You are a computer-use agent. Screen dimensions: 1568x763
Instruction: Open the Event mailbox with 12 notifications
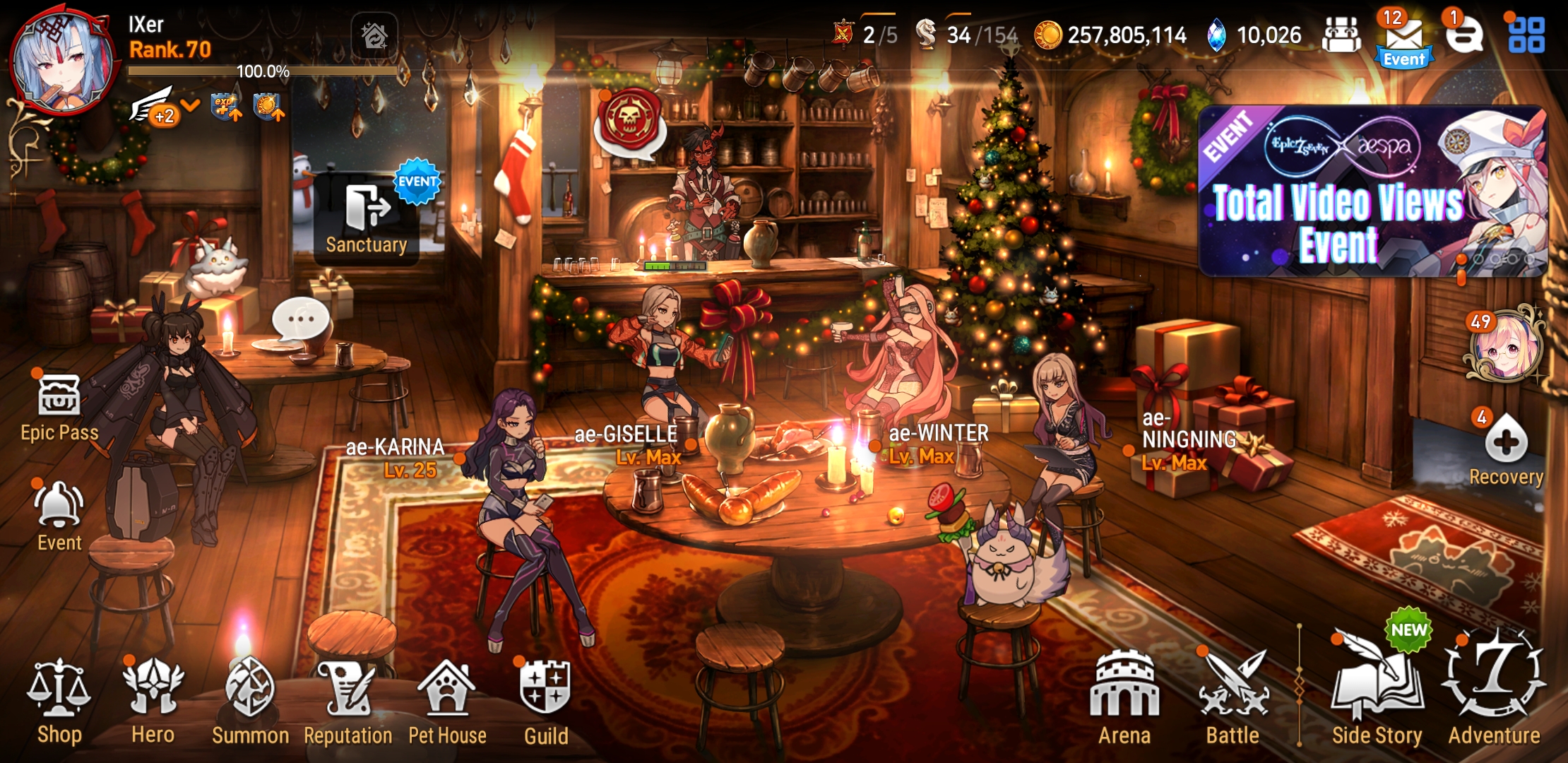pyautogui.click(x=1404, y=34)
